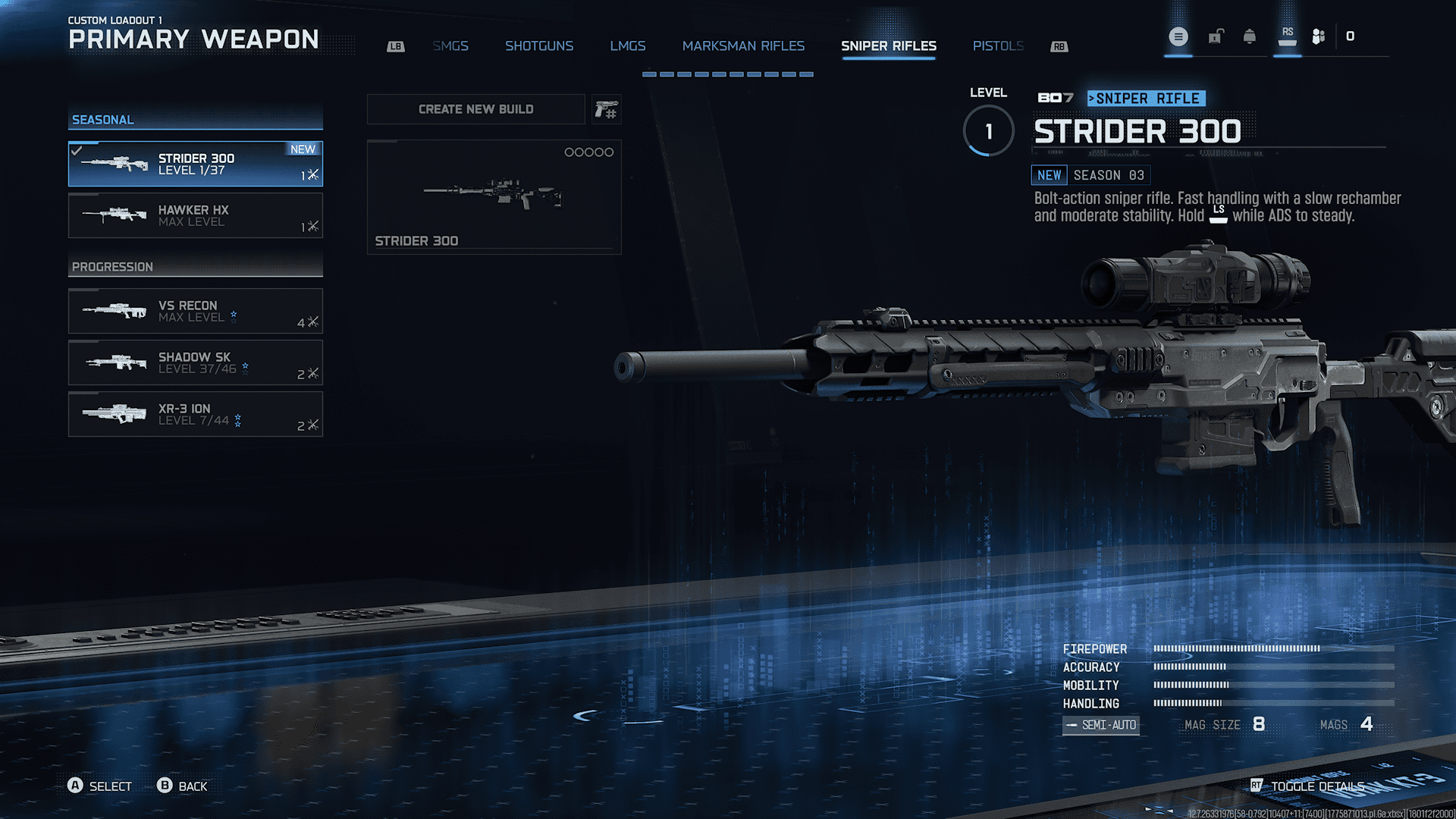The image size is (1456, 819).
Task: Open the build code import icon
Action: pos(607,110)
